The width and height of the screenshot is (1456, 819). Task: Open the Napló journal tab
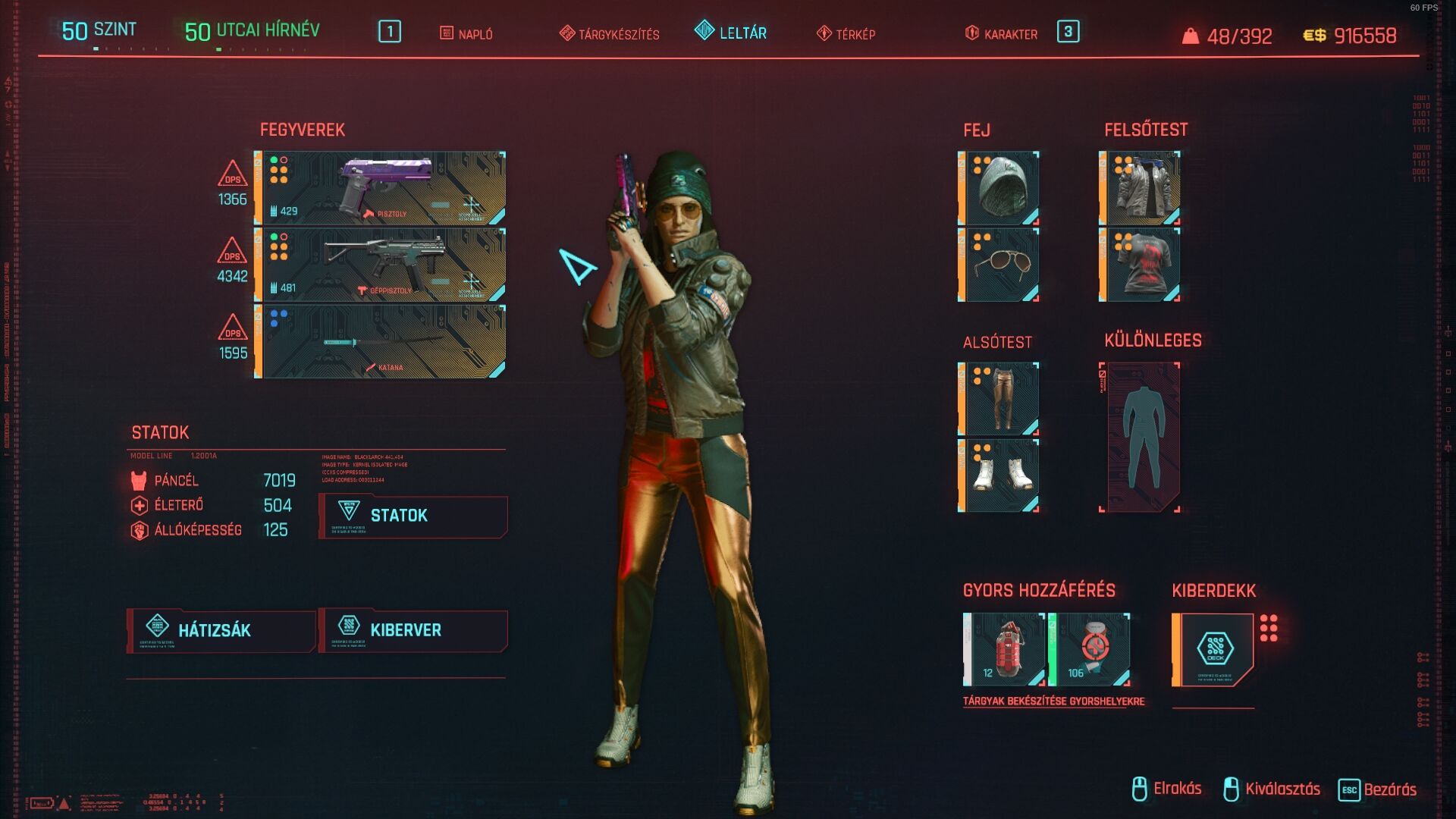[x=466, y=34]
